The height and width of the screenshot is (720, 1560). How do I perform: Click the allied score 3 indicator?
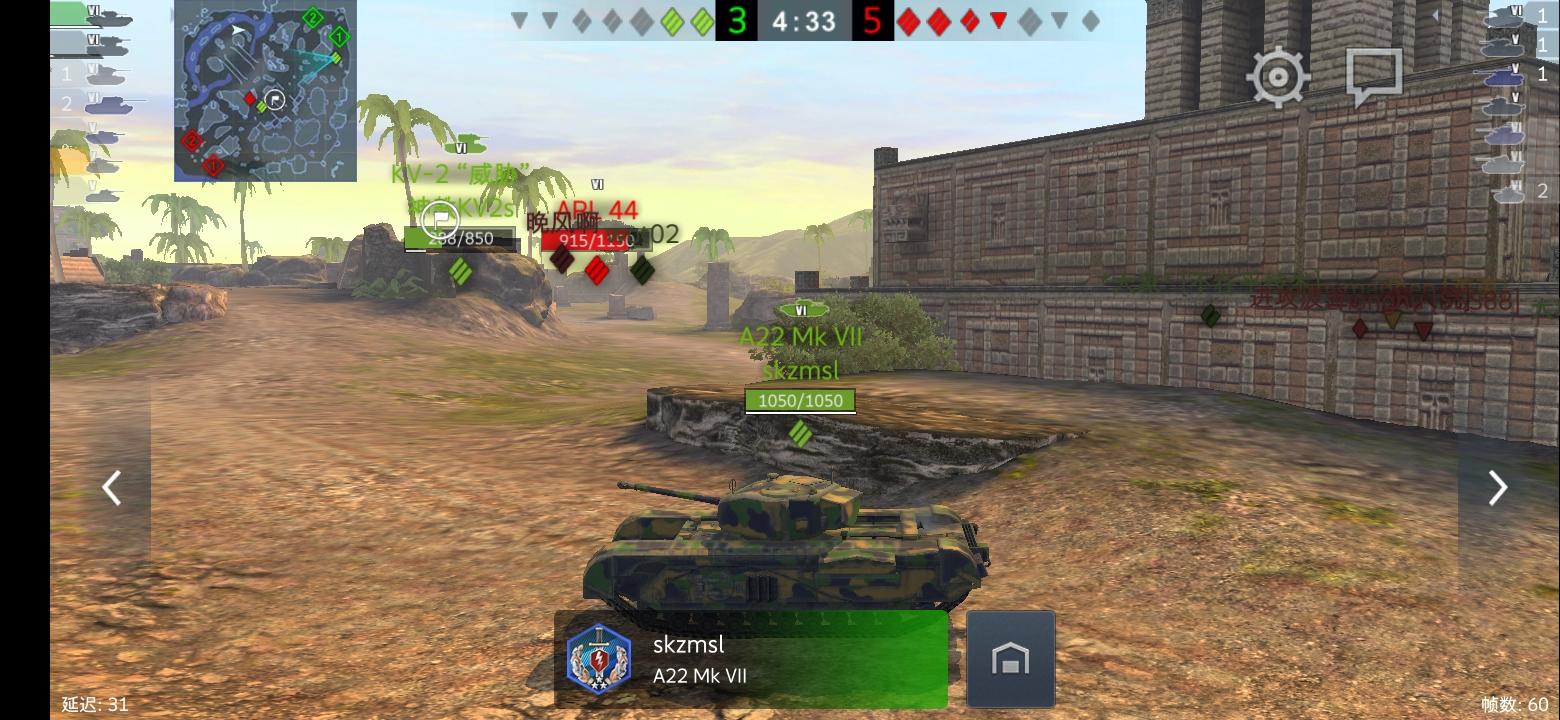point(737,21)
